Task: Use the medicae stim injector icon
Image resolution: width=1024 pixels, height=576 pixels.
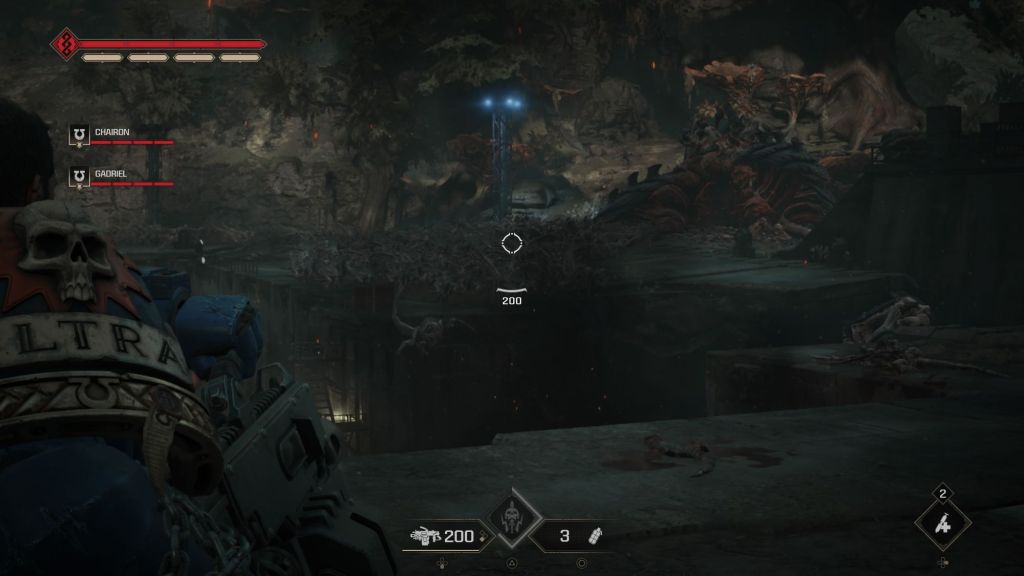Action: [x=942, y=523]
